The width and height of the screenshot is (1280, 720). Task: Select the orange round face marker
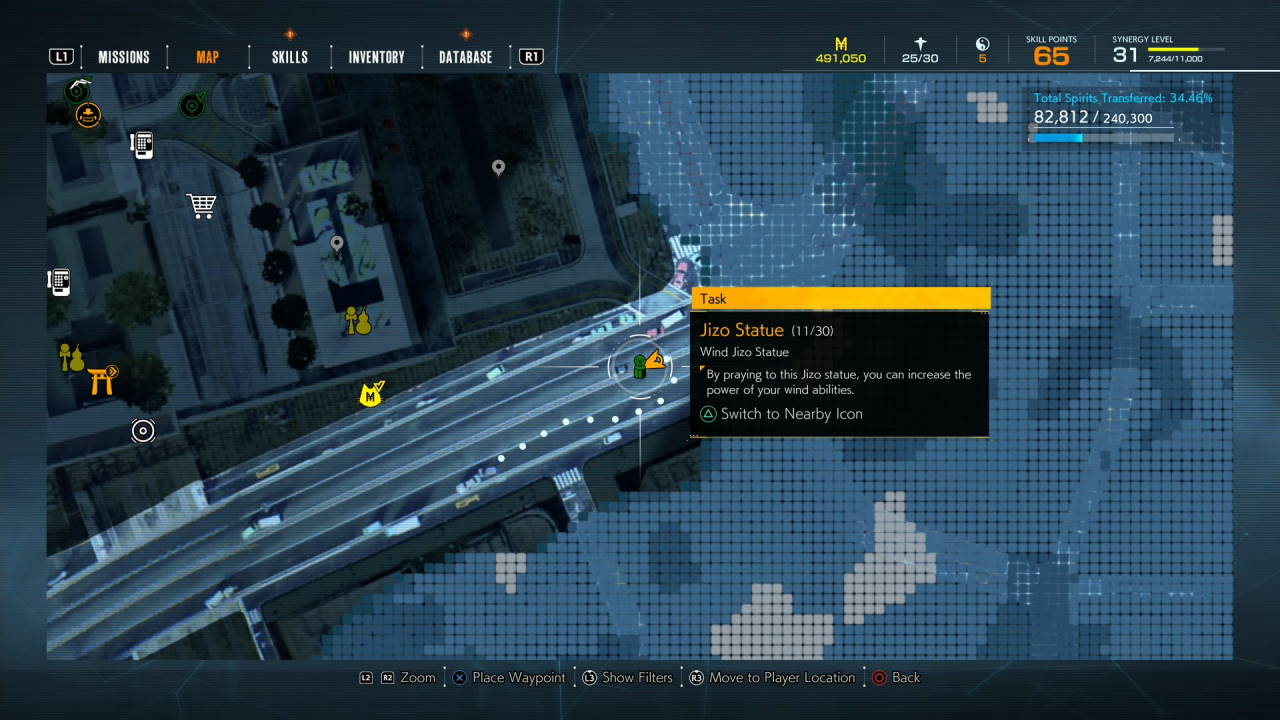[88, 116]
